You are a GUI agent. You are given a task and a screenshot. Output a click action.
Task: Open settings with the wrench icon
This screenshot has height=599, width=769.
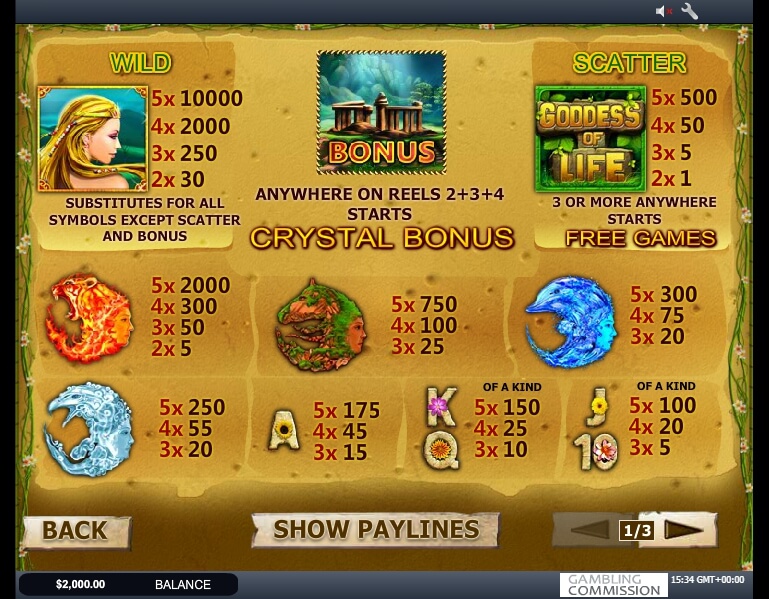pos(690,11)
